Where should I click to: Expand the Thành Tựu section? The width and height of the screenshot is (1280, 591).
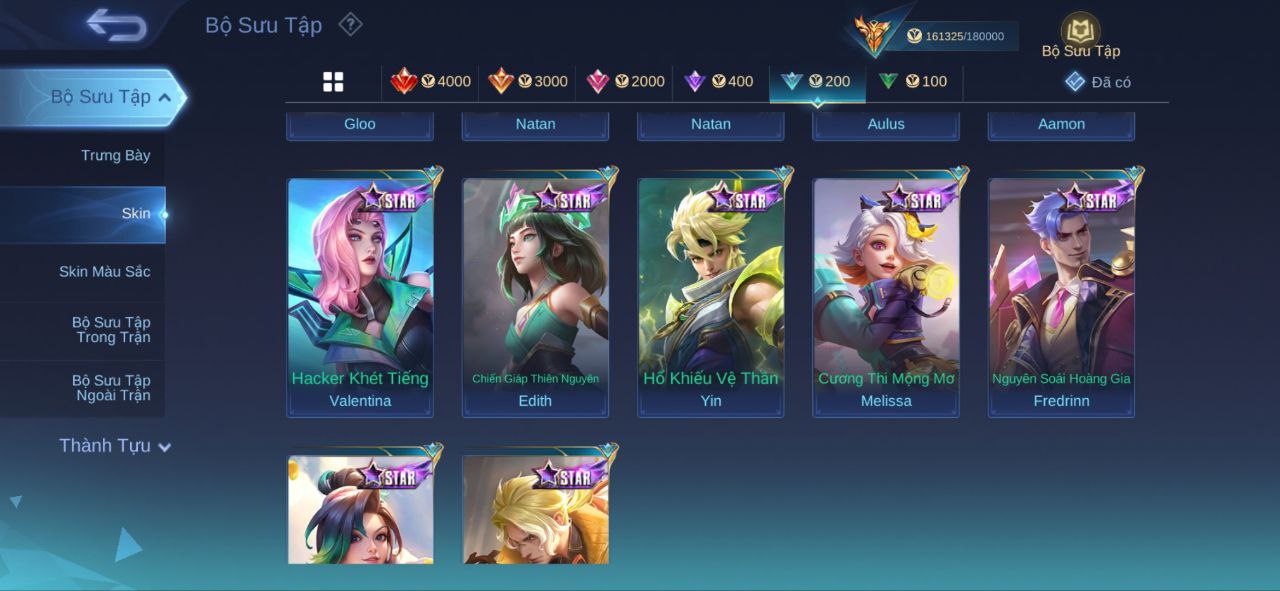pos(115,446)
